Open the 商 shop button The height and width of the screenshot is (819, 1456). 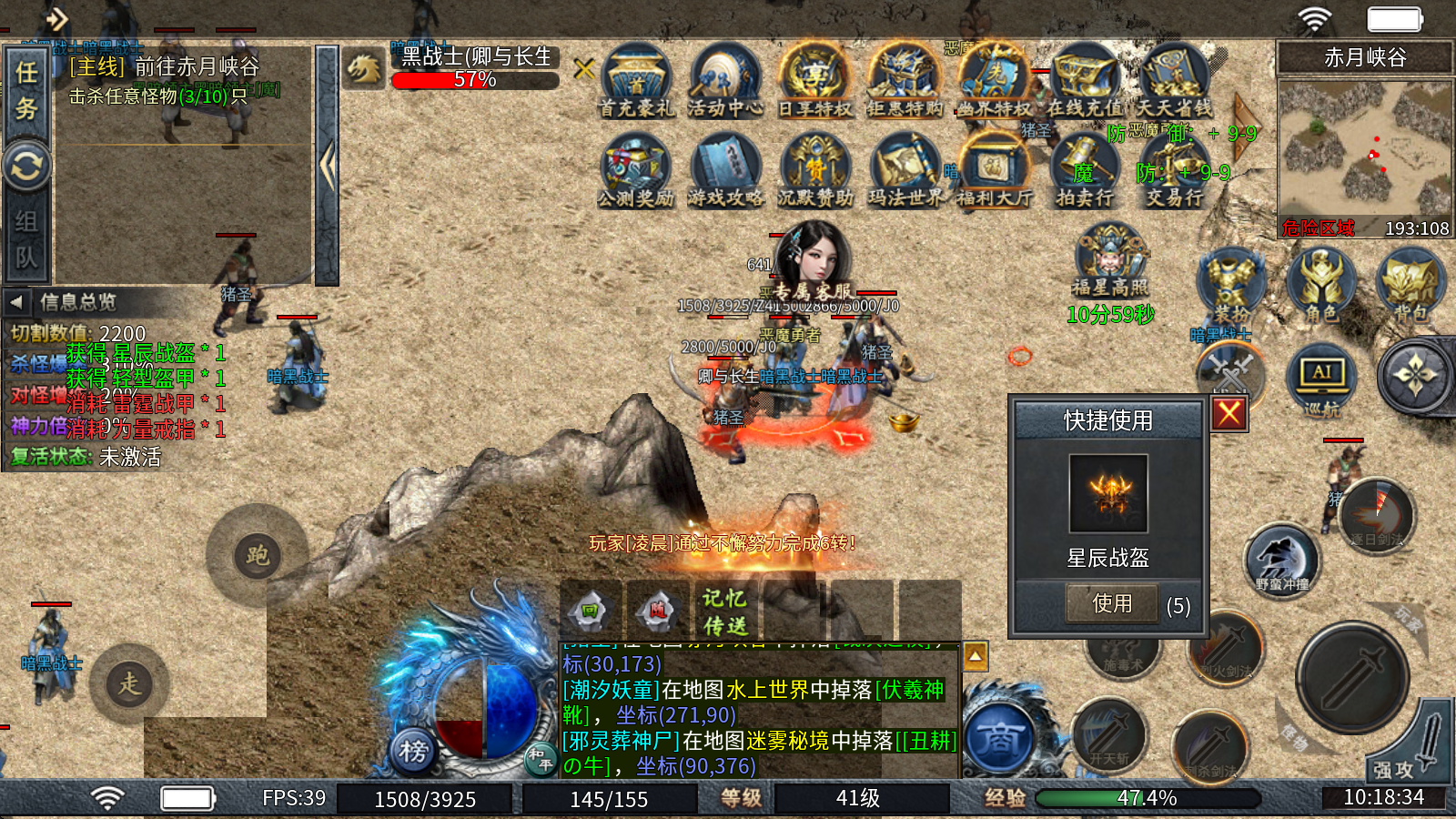click(1000, 738)
